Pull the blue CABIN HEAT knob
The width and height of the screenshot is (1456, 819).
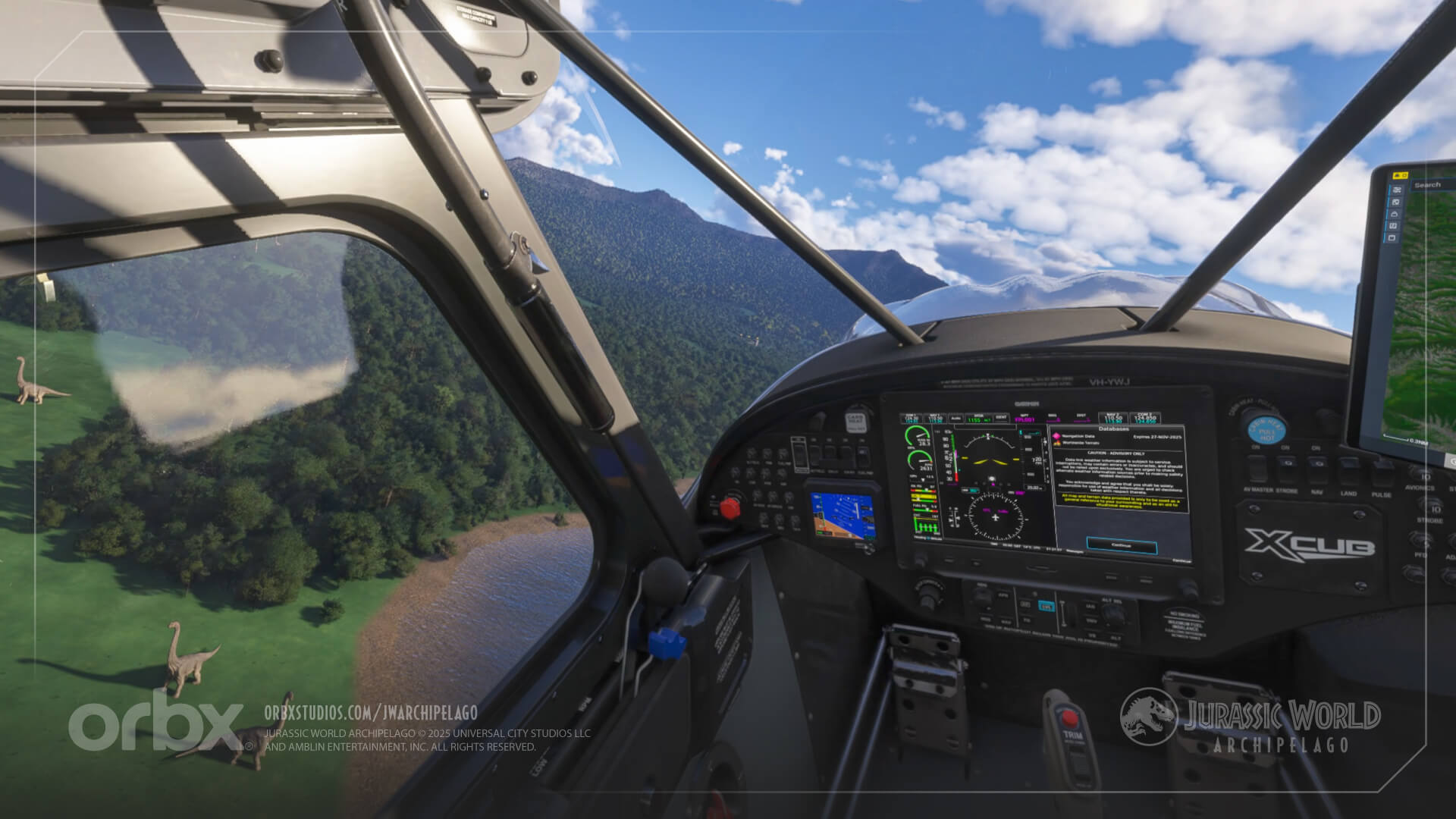tap(1266, 430)
